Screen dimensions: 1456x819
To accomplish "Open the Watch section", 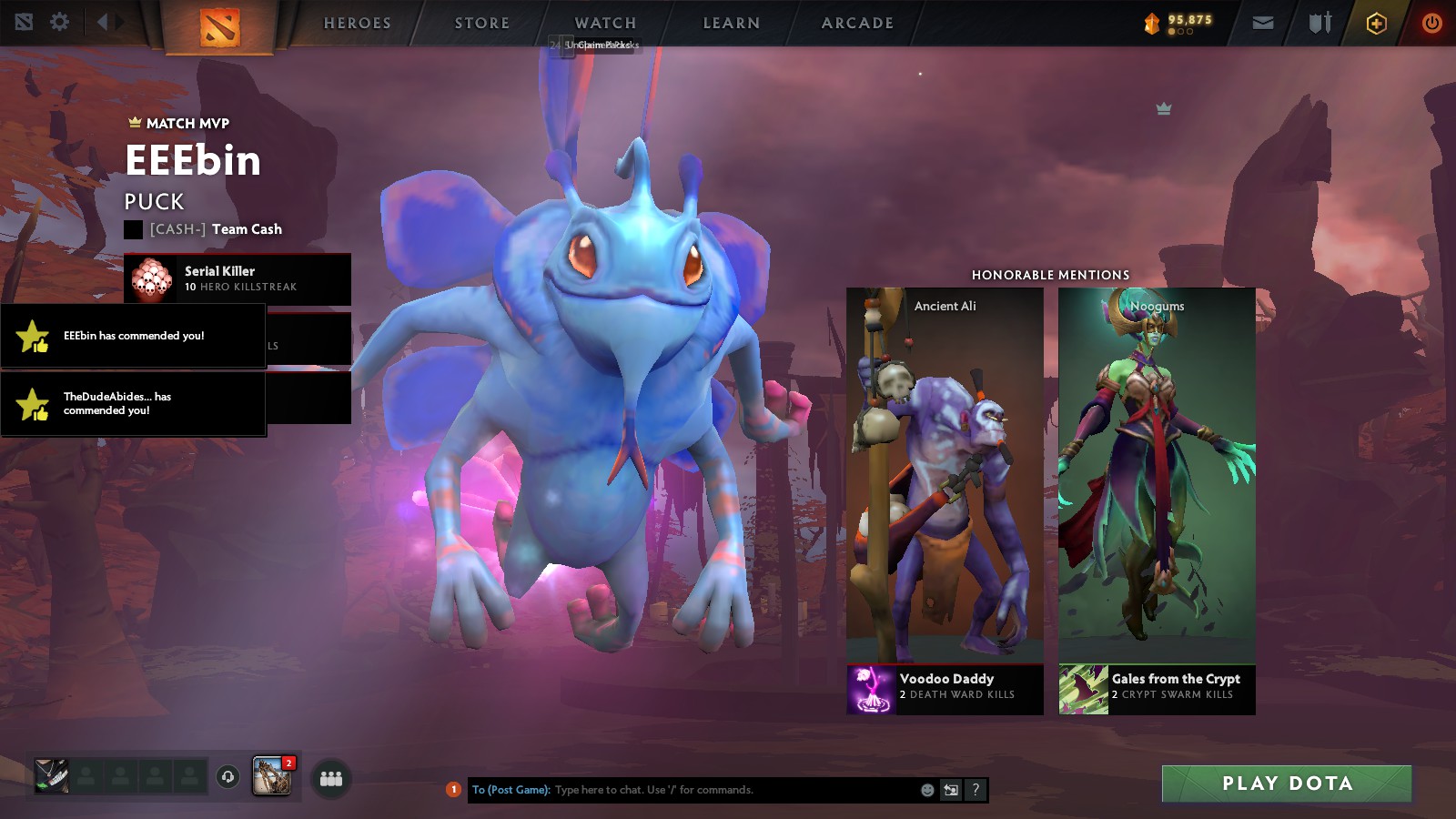I will click(605, 23).
